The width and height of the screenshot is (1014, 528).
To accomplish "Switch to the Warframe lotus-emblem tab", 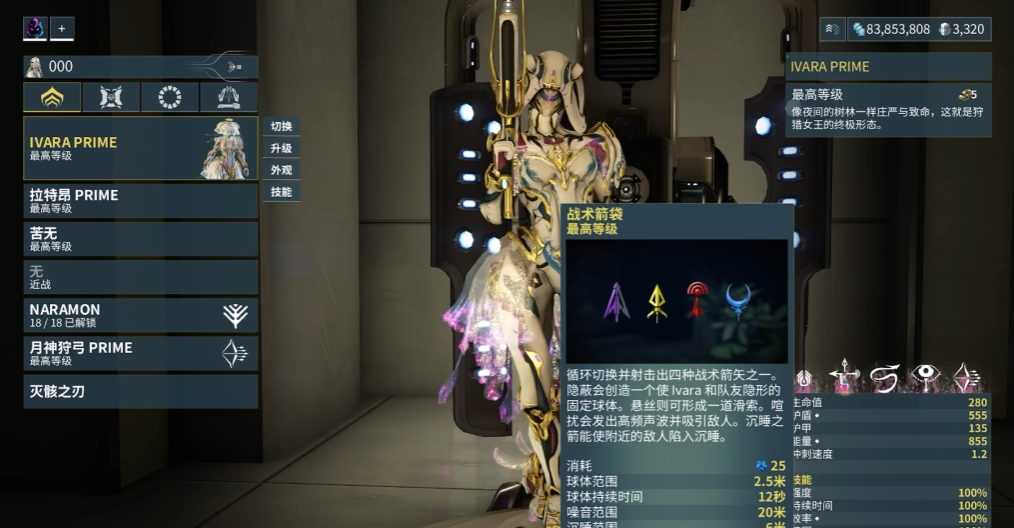I will pyautogui.click(x=53, y=98).
